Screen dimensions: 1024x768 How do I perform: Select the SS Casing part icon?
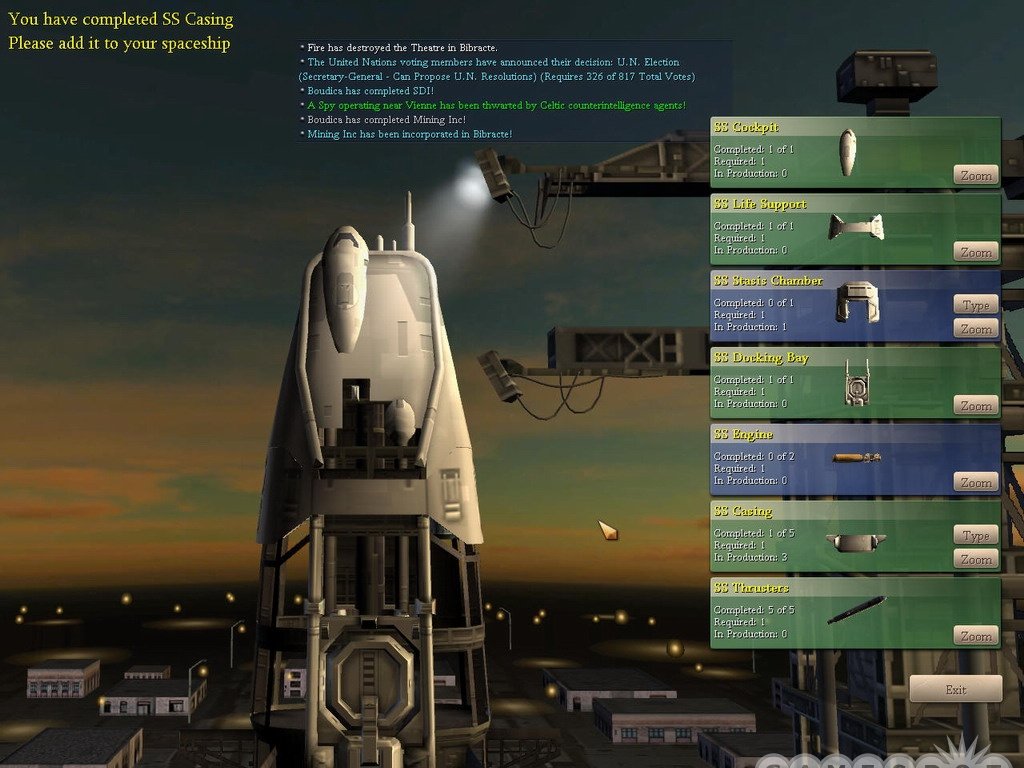pos(856,542)
